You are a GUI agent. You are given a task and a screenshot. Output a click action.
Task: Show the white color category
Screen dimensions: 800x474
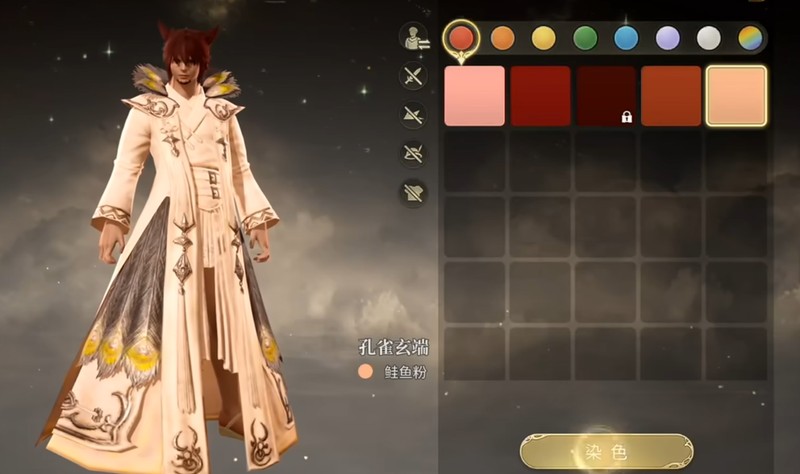tap(708, 38)
